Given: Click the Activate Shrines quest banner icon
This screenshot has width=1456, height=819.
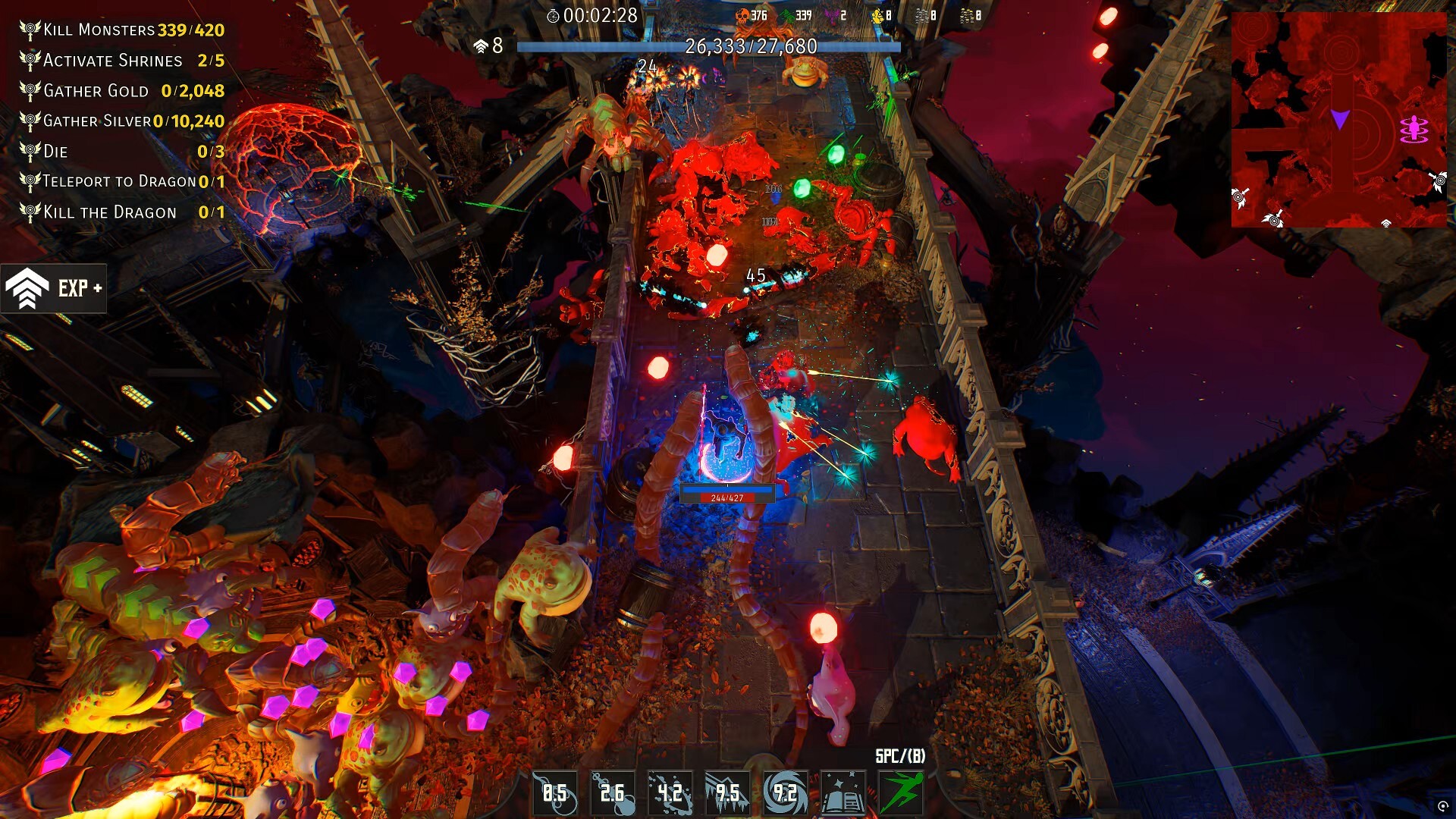Looking at the screenshot, I should pos(29,61).
